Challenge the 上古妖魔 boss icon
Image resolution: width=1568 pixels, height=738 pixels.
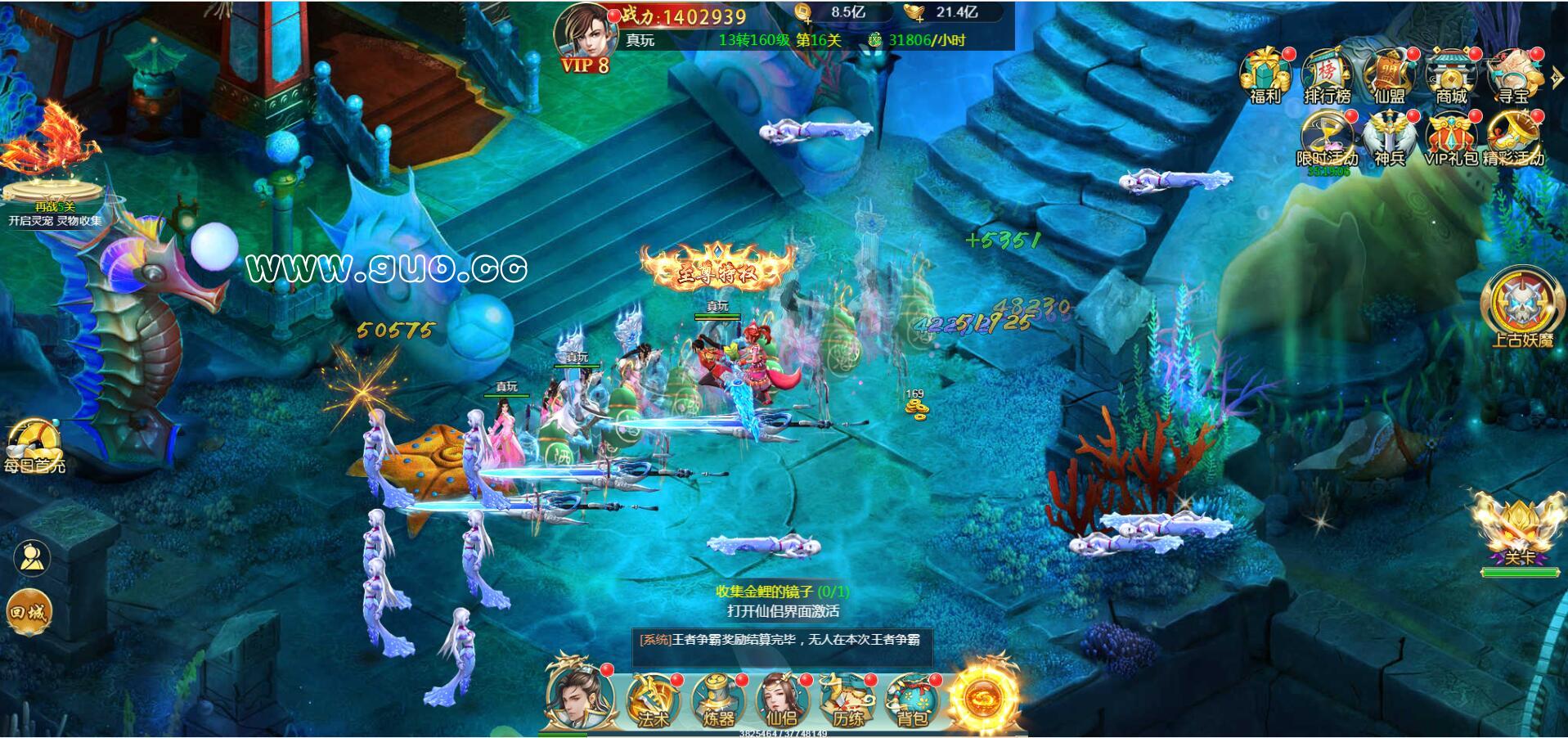(1521, 307)
